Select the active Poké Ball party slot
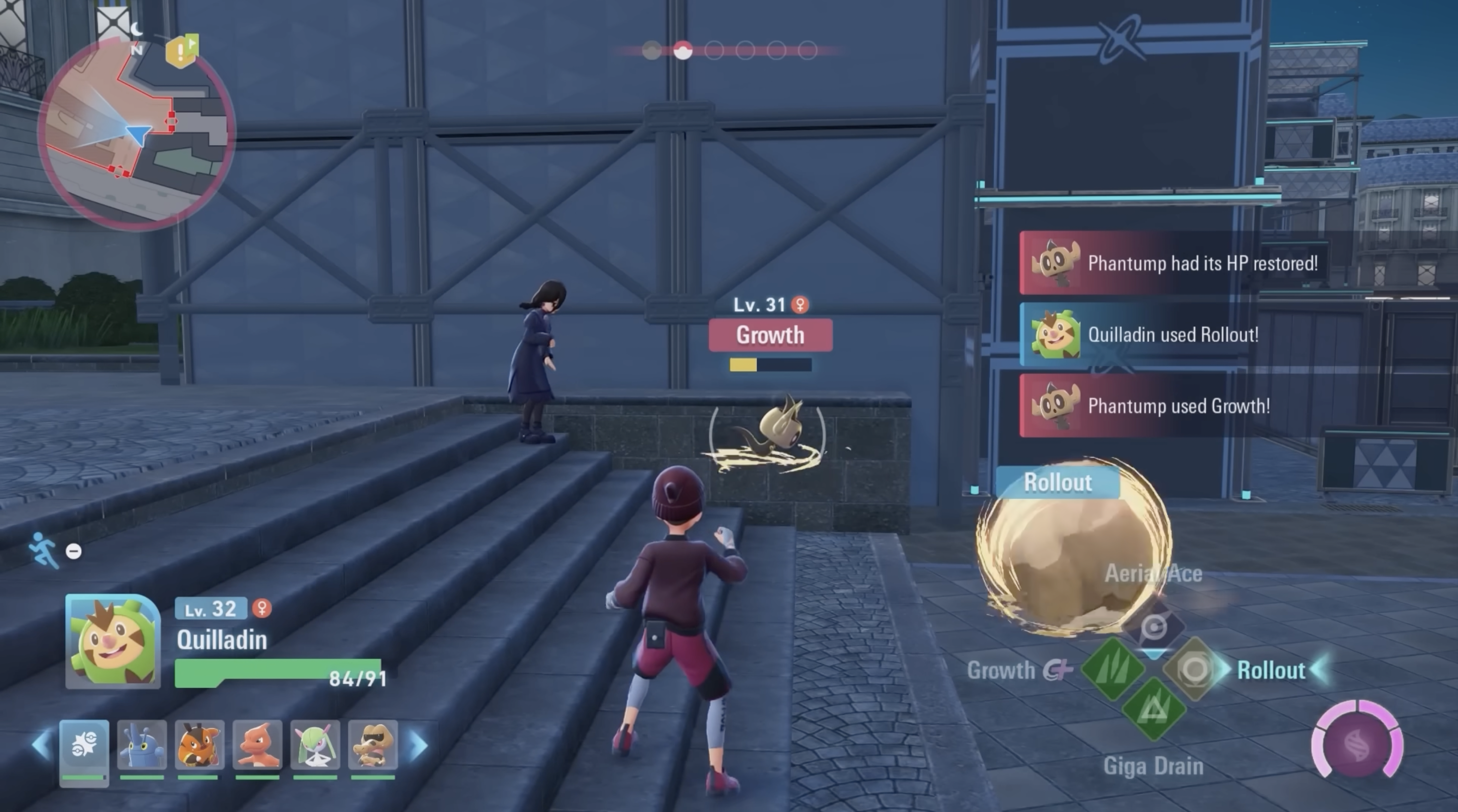 pos(84,746)
